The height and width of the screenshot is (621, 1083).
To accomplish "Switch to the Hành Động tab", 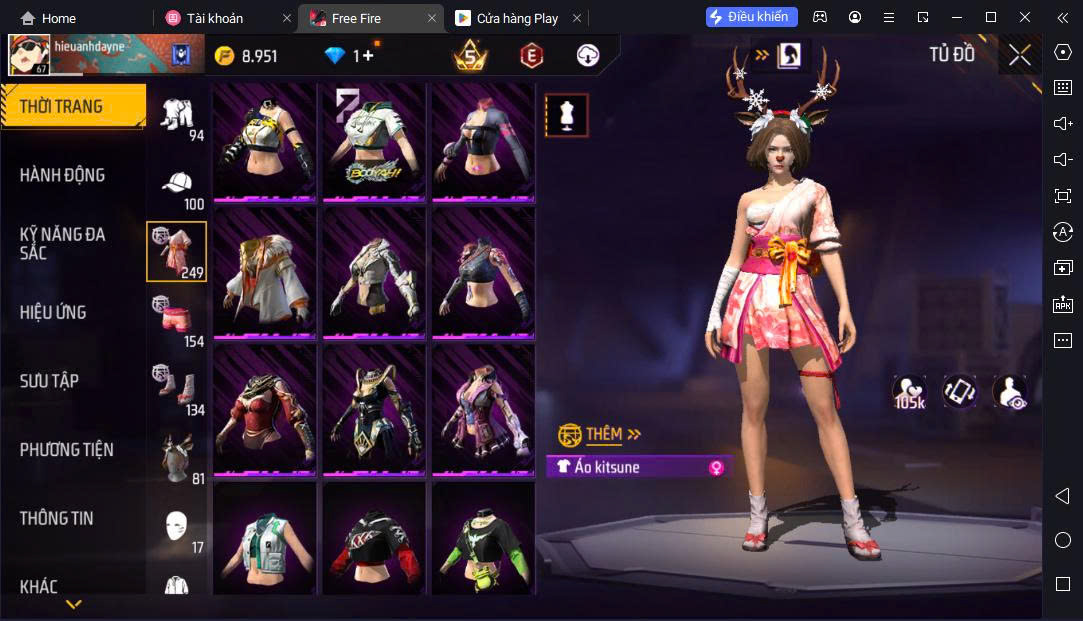I will [x=62, y=175].
